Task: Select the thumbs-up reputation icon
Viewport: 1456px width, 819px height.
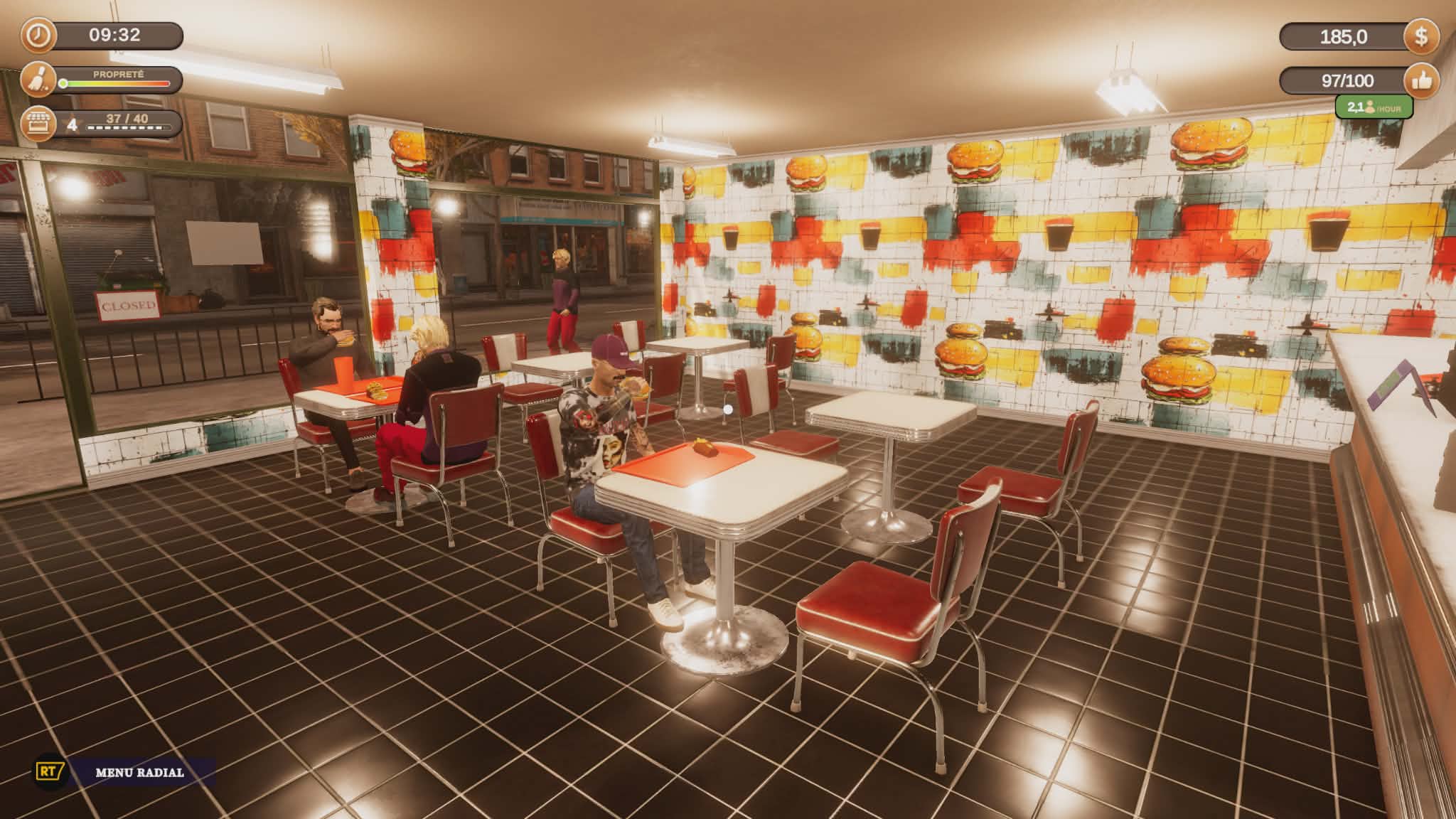Action: point(1421,81)
